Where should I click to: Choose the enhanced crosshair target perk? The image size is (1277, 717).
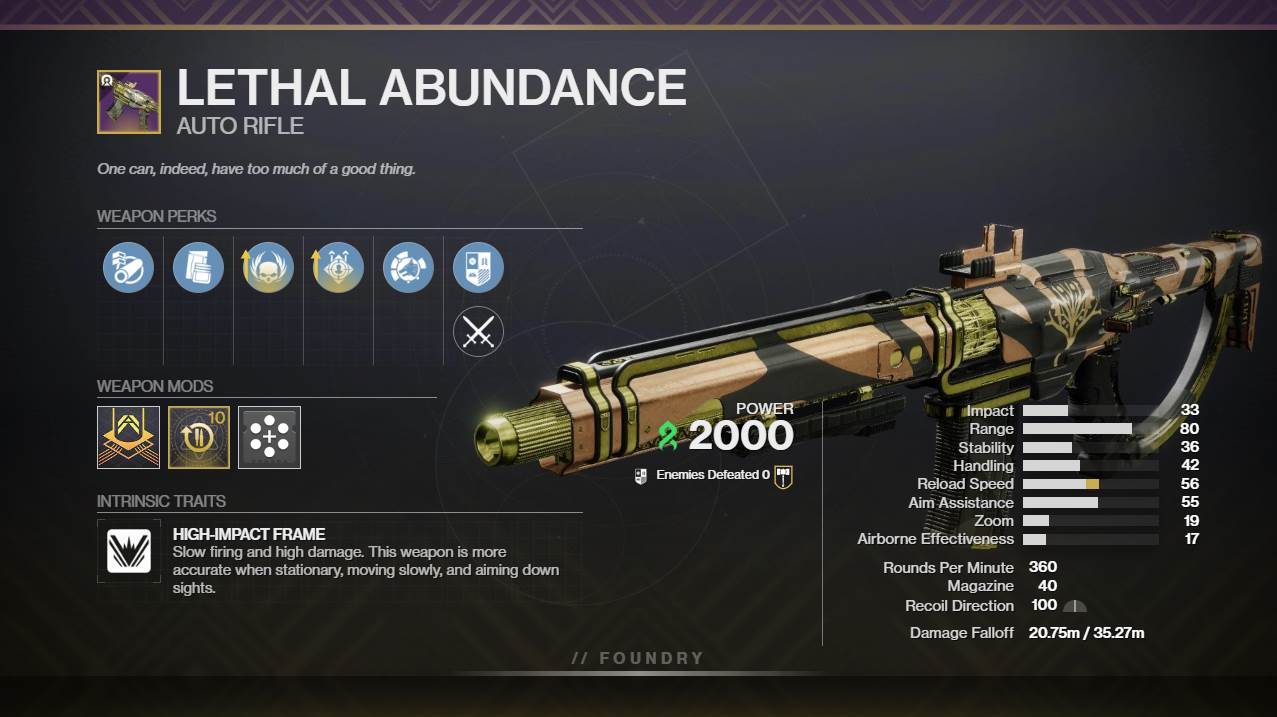tap(338, 267)
